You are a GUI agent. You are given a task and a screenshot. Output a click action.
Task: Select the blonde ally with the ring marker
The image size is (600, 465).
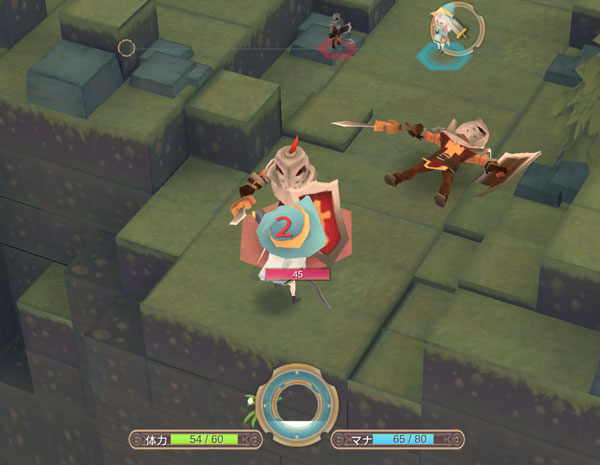pyautogui.click(x=445, y=32)
